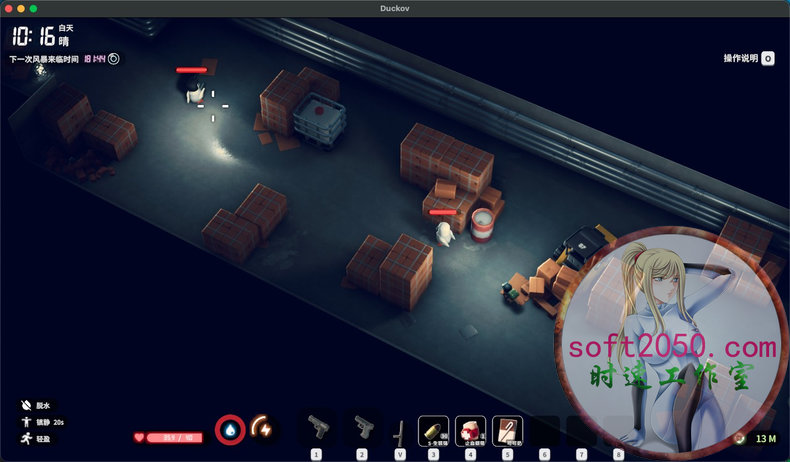Select the pistol in hotbar slot 2
This screenshot has height=462, width=790.
tap(360, 429)
